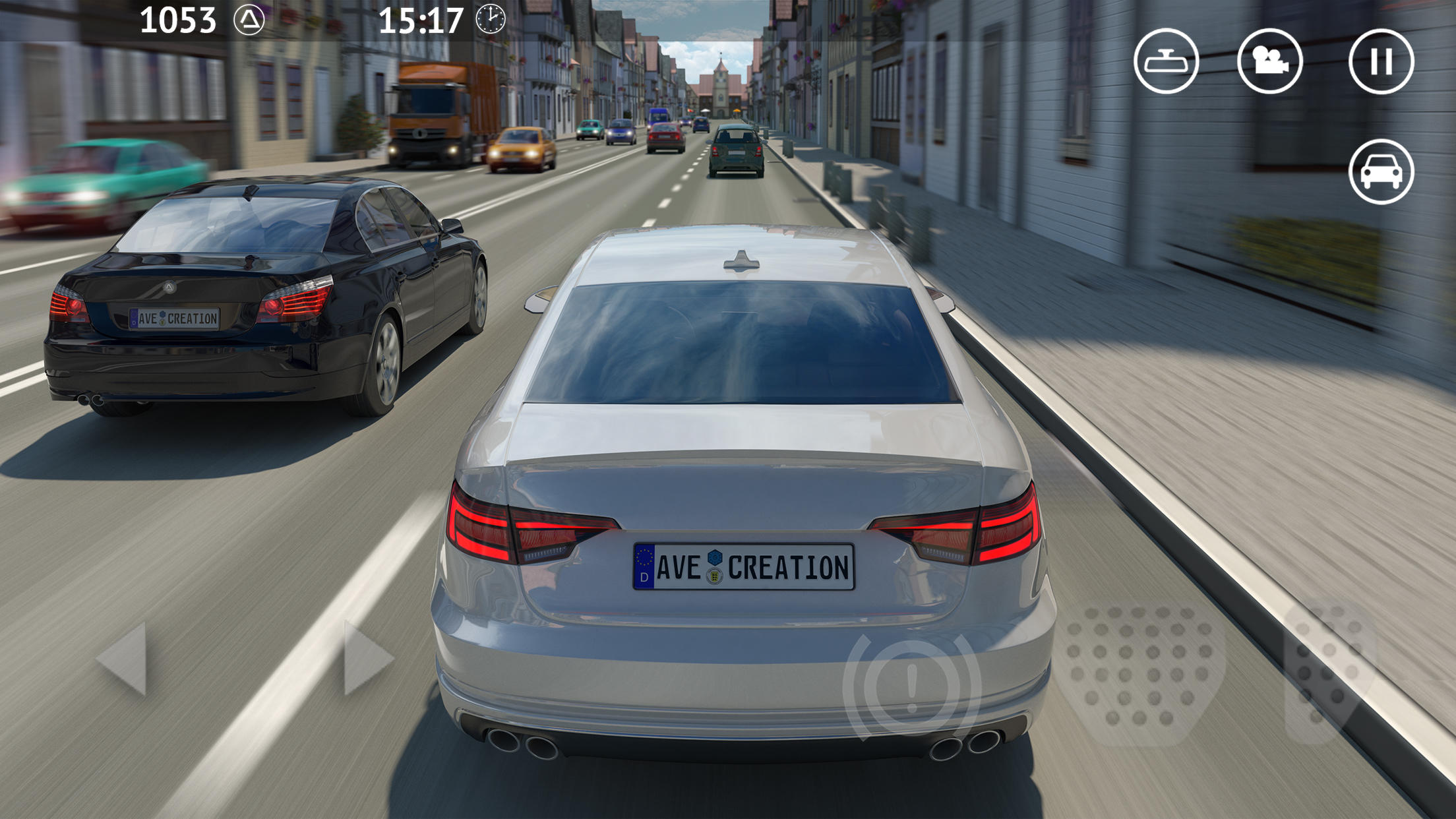Tap the score counter showing 1053
This screenshot has height=819, width=1456.
point(179,20)
